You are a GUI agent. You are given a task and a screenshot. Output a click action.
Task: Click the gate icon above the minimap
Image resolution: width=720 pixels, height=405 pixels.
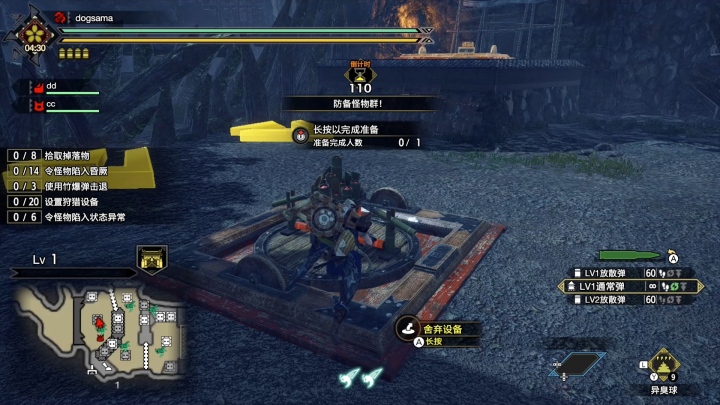152,260
